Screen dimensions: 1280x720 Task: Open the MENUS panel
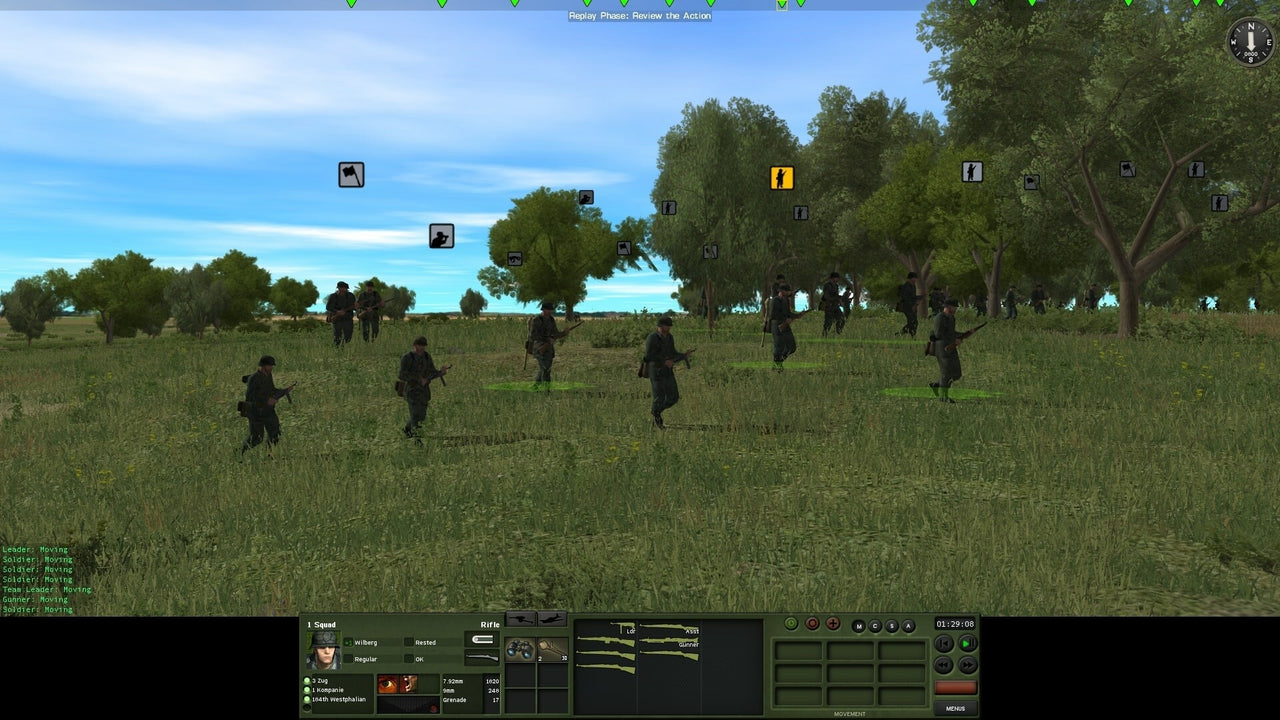tap(956, 708)
